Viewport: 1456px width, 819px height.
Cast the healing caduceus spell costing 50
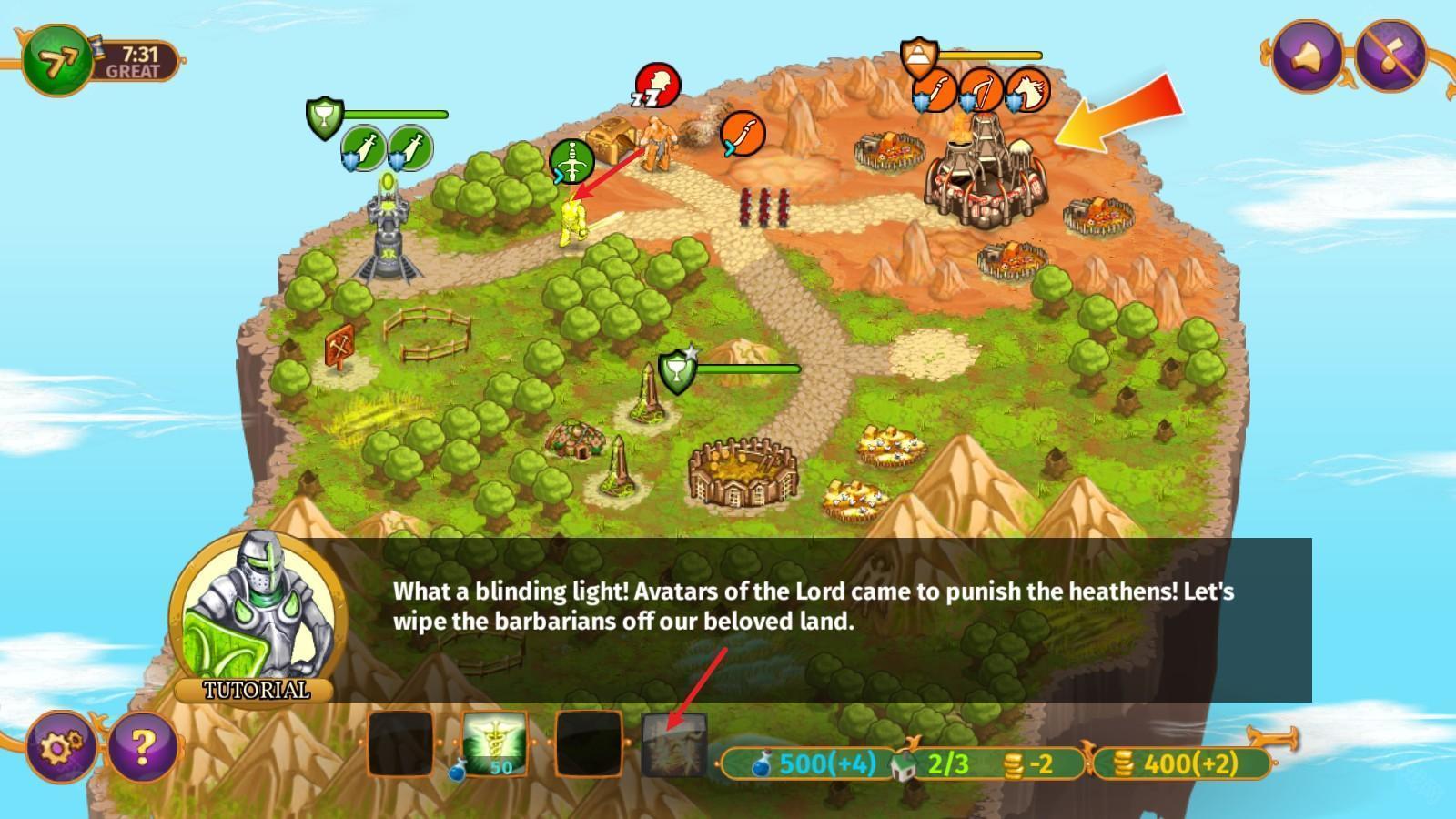tap(495, 743)
